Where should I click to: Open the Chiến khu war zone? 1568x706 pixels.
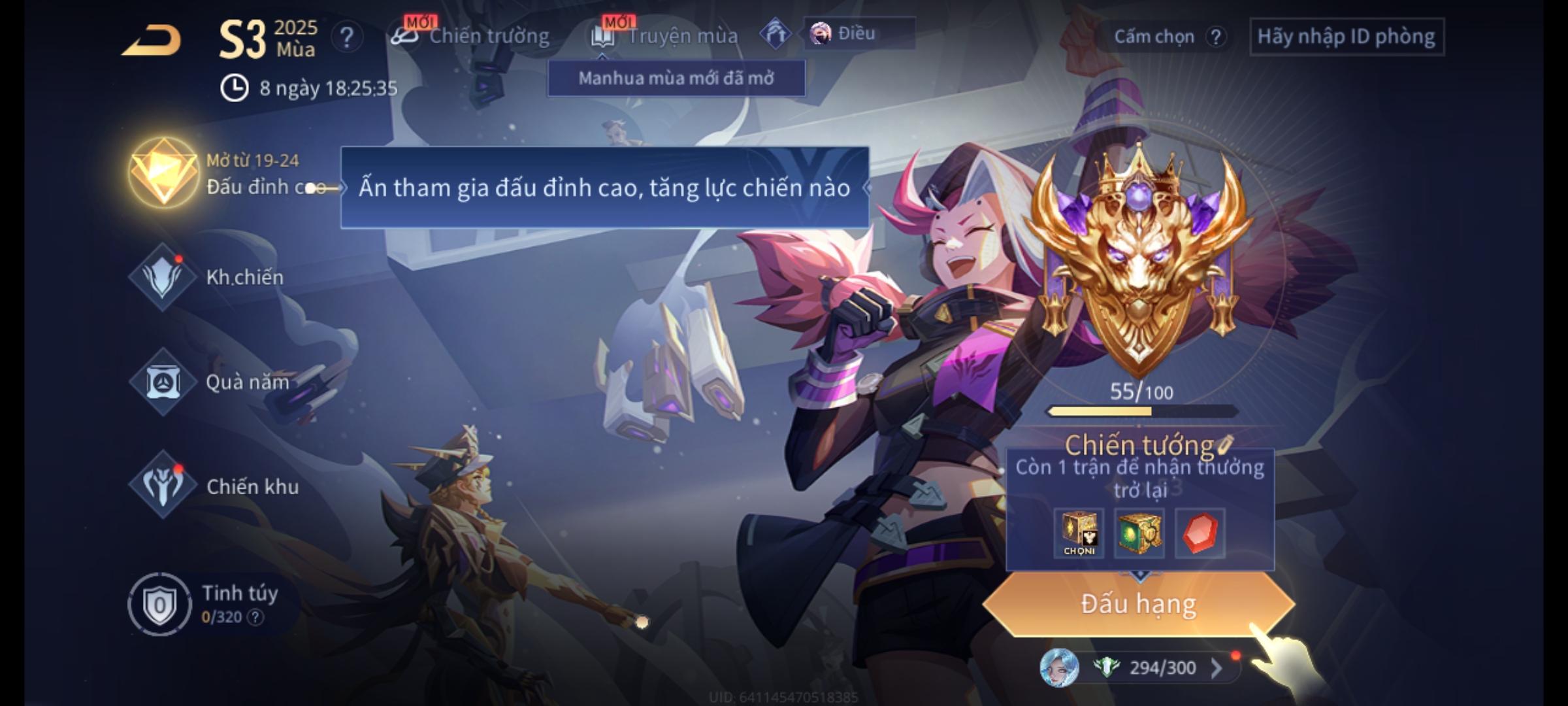pyautogui.click(x=163, y=486)
